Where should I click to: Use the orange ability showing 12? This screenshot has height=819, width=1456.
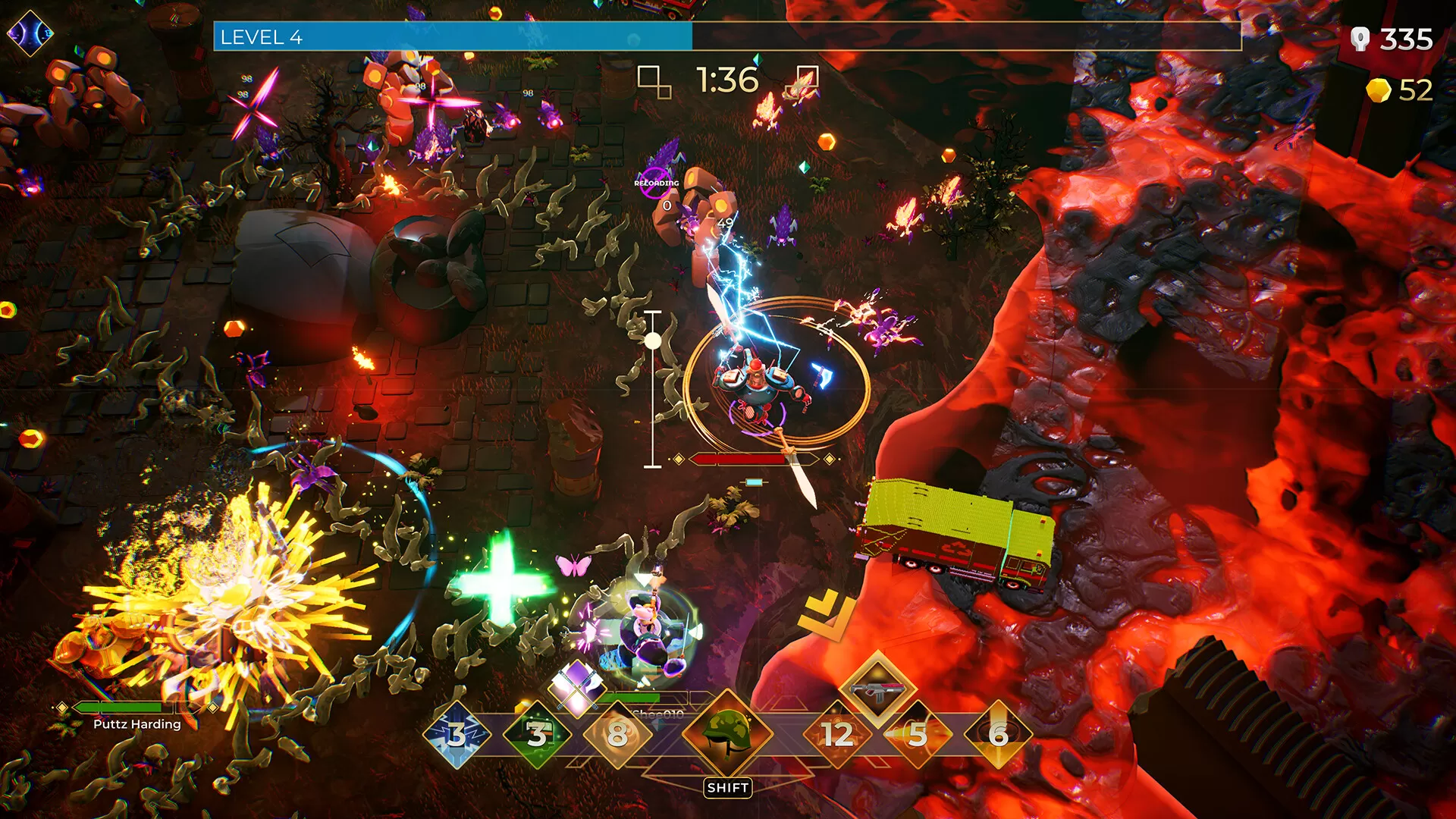click(x=837, y=734)
